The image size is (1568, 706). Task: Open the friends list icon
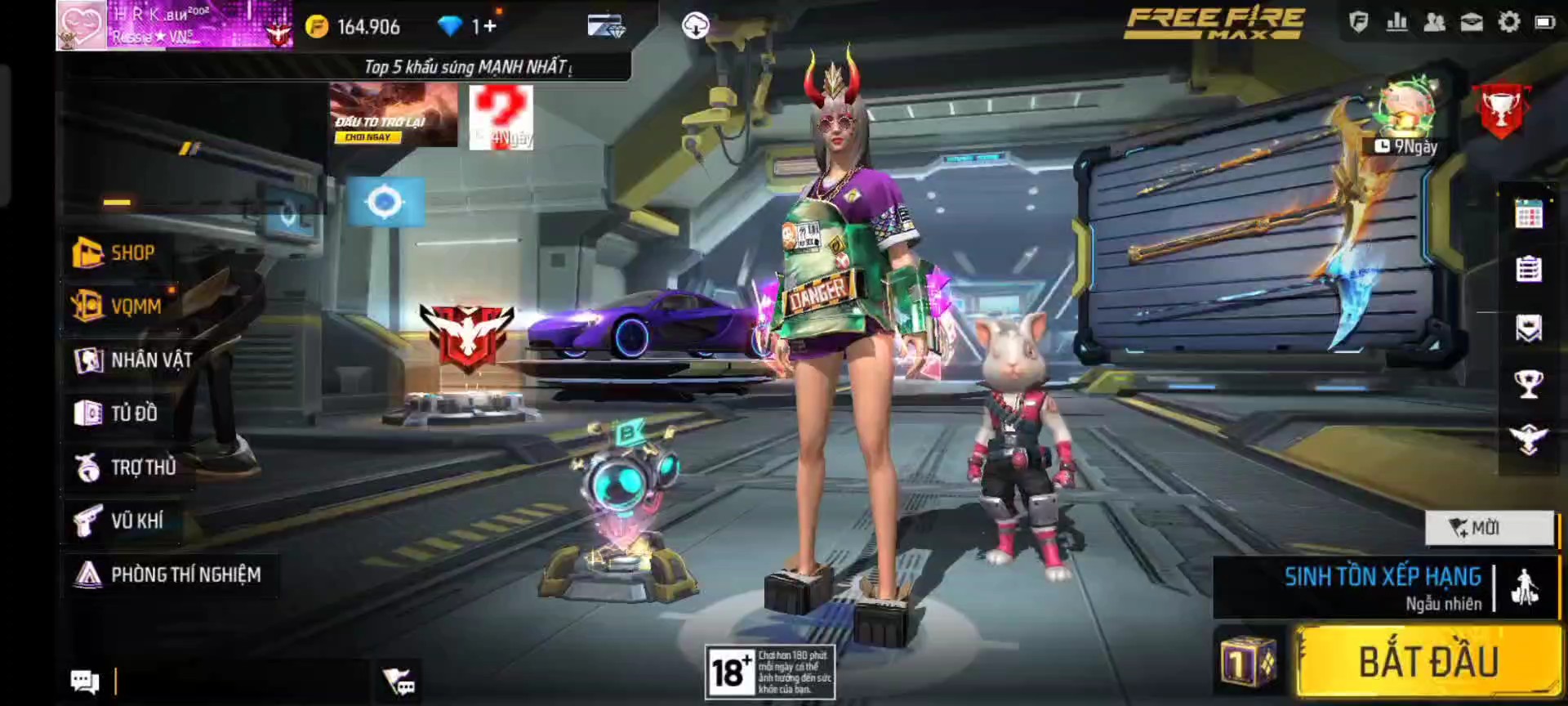(1434, 23)
